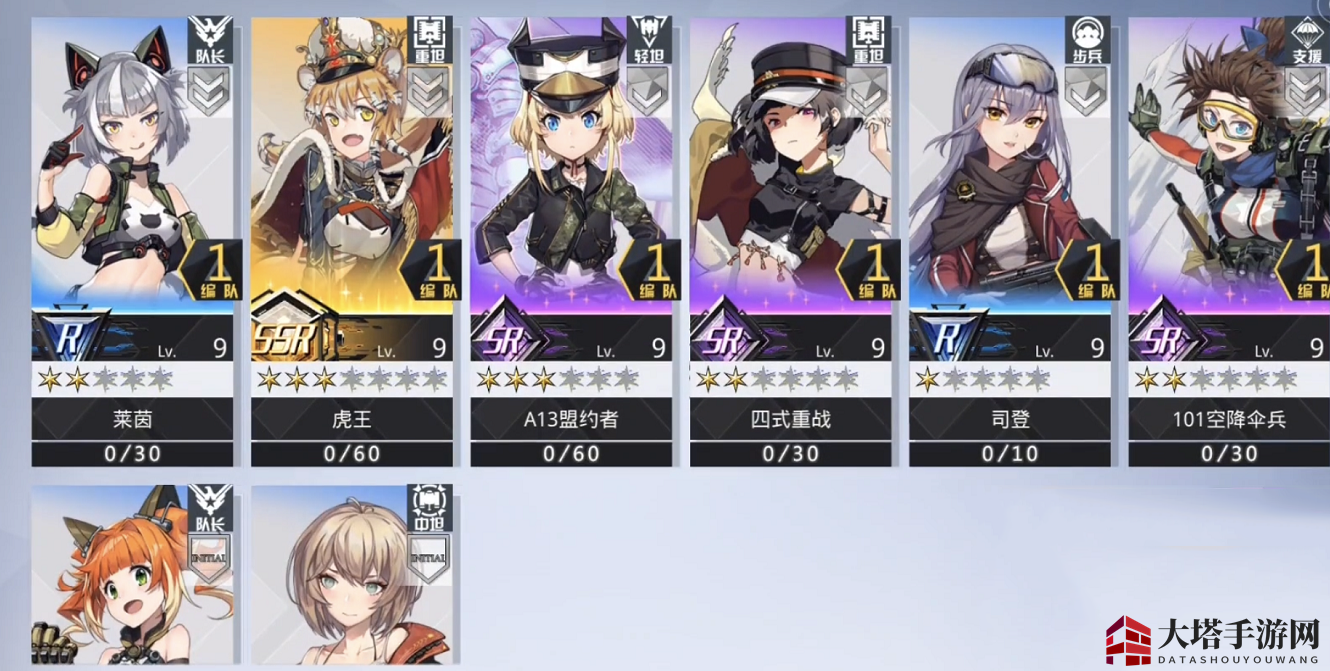This screenshot has width=1330, height=671.
Task: Select the 101空降伞兵 support card
Action: pyautogui.click(x=1229, y=240)
